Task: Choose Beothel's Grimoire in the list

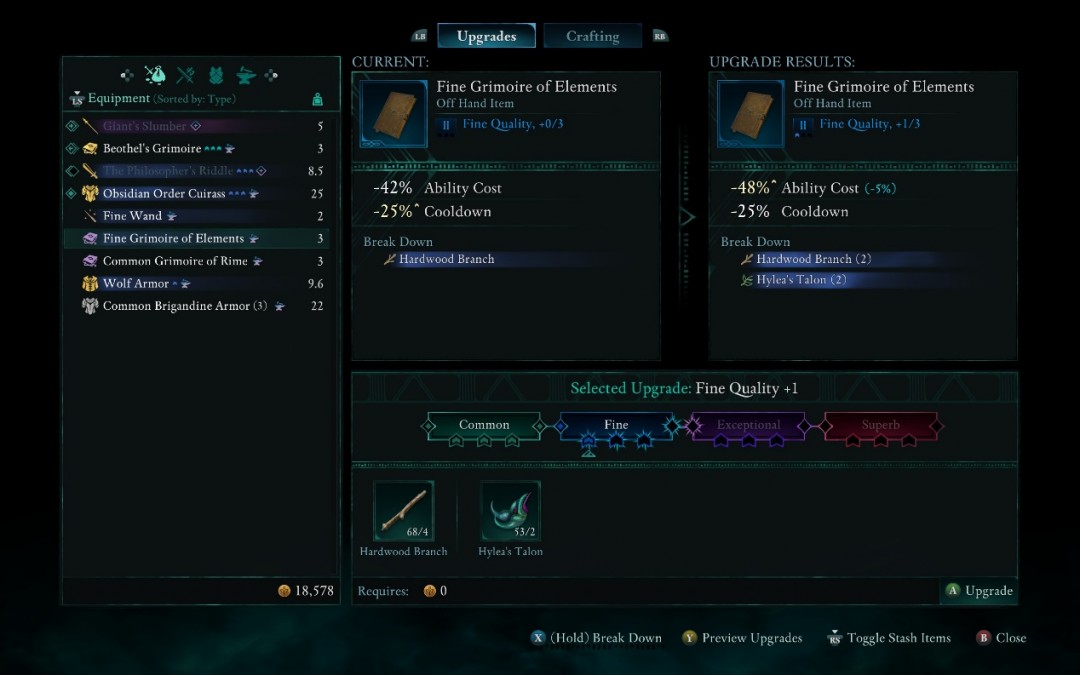Action: point(152,149)
